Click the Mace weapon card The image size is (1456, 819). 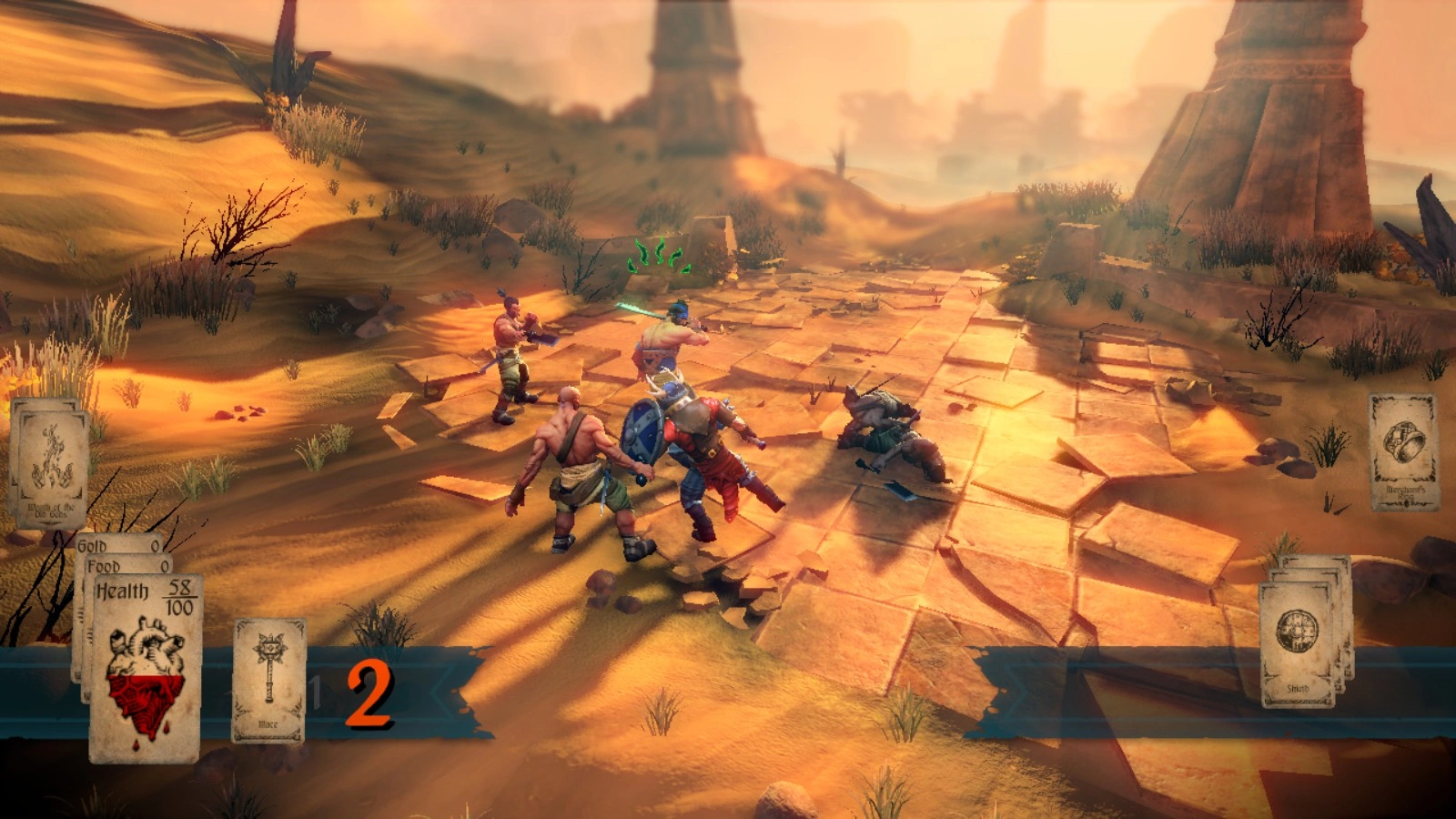(x=269, y=679)
